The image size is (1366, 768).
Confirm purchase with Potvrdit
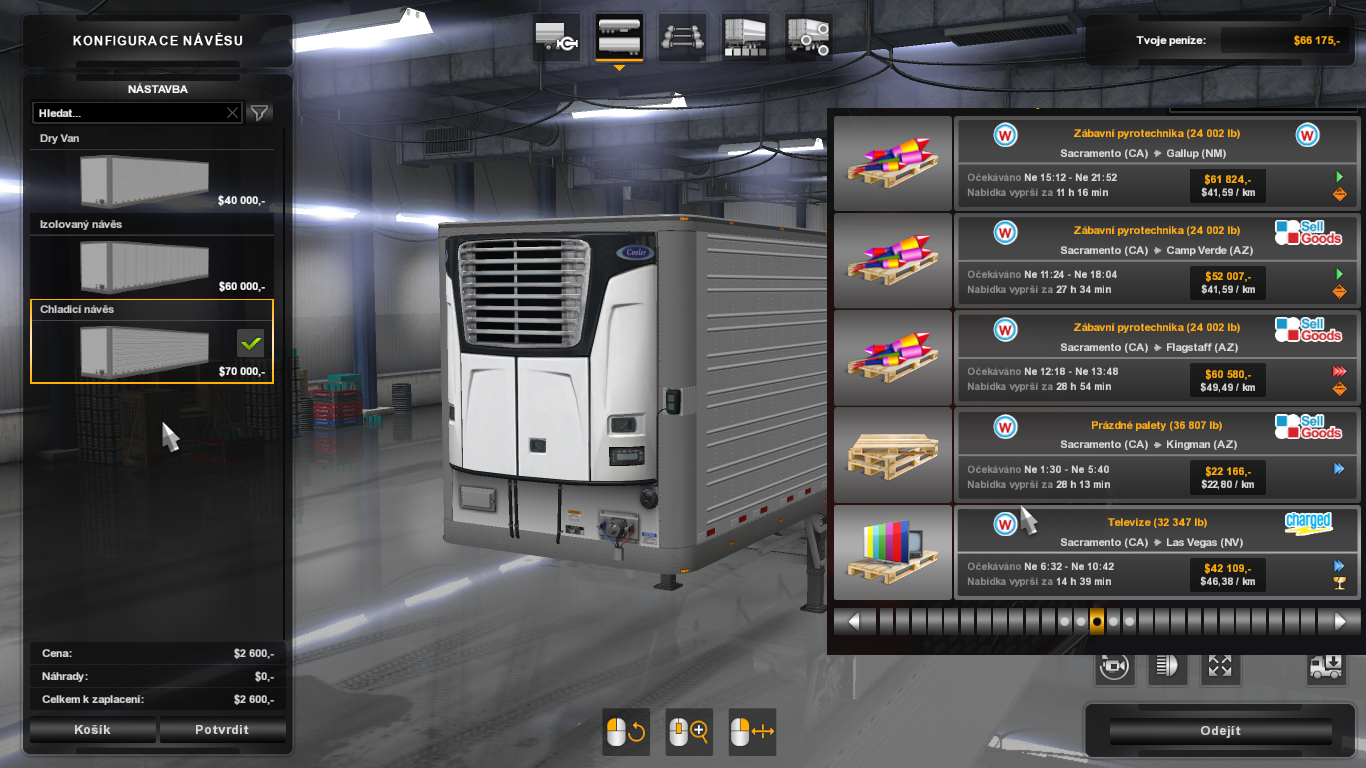(222, 730)
